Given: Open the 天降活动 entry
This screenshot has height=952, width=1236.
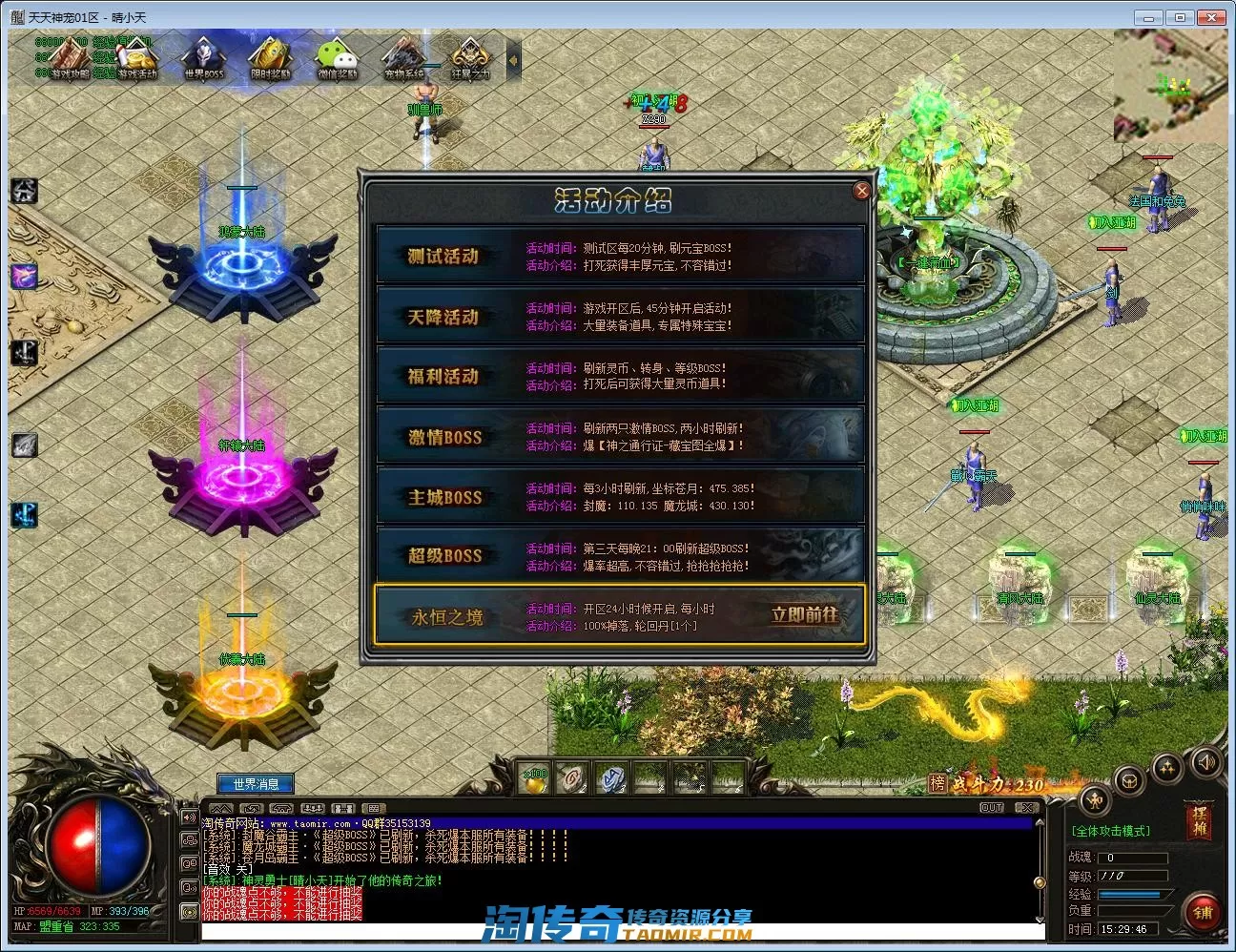Looking at the screenshot, I should tap(443, 317).
